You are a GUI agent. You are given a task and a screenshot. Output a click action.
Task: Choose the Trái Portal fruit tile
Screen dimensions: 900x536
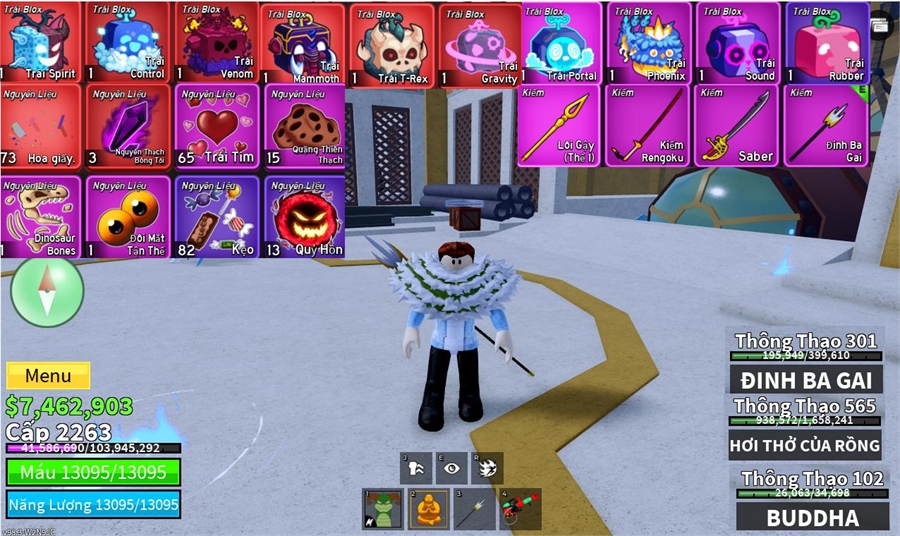tap(560, 44)
